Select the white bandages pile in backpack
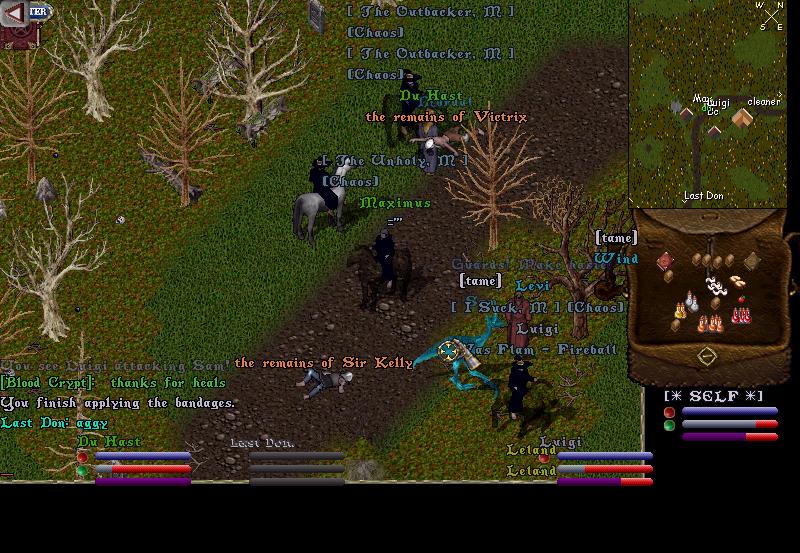Viewport: 800px width, 553px height. [x=715, y=286]
